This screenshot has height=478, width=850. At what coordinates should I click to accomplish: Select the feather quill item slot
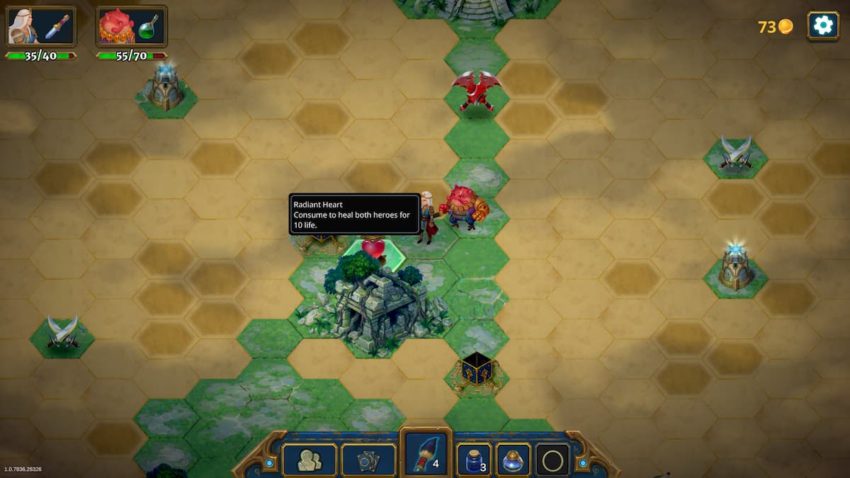(427, 456)
